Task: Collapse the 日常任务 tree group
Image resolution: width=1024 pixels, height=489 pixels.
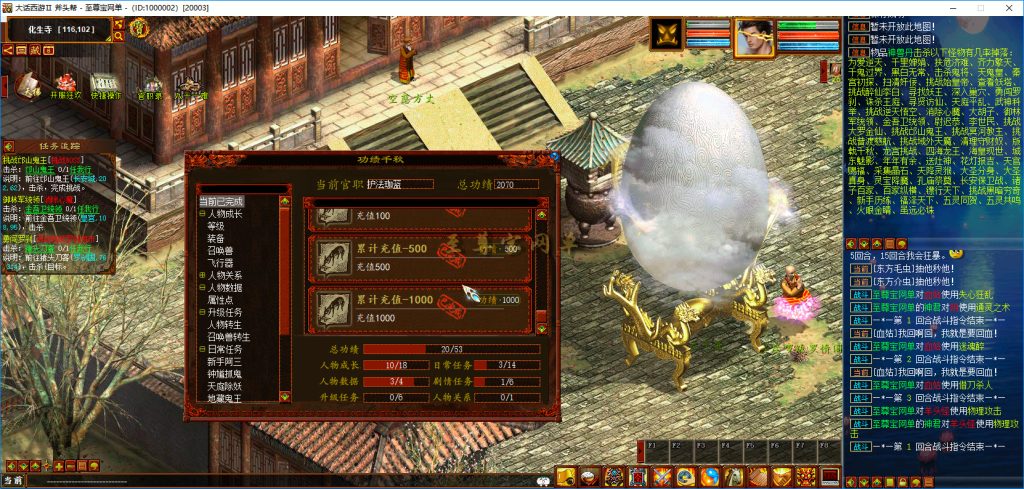Action: point(201,349)
